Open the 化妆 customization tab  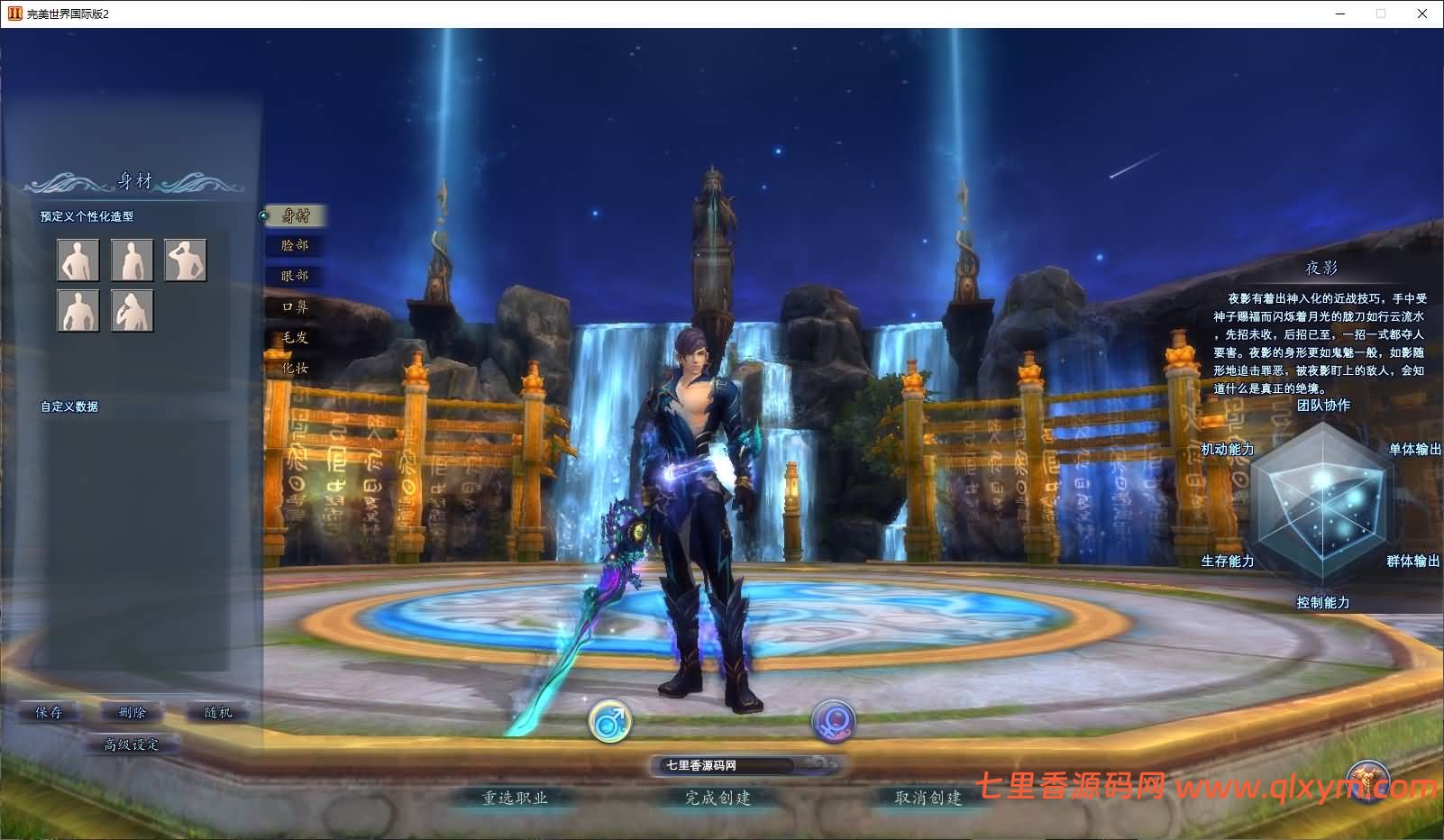pos(295,369)
